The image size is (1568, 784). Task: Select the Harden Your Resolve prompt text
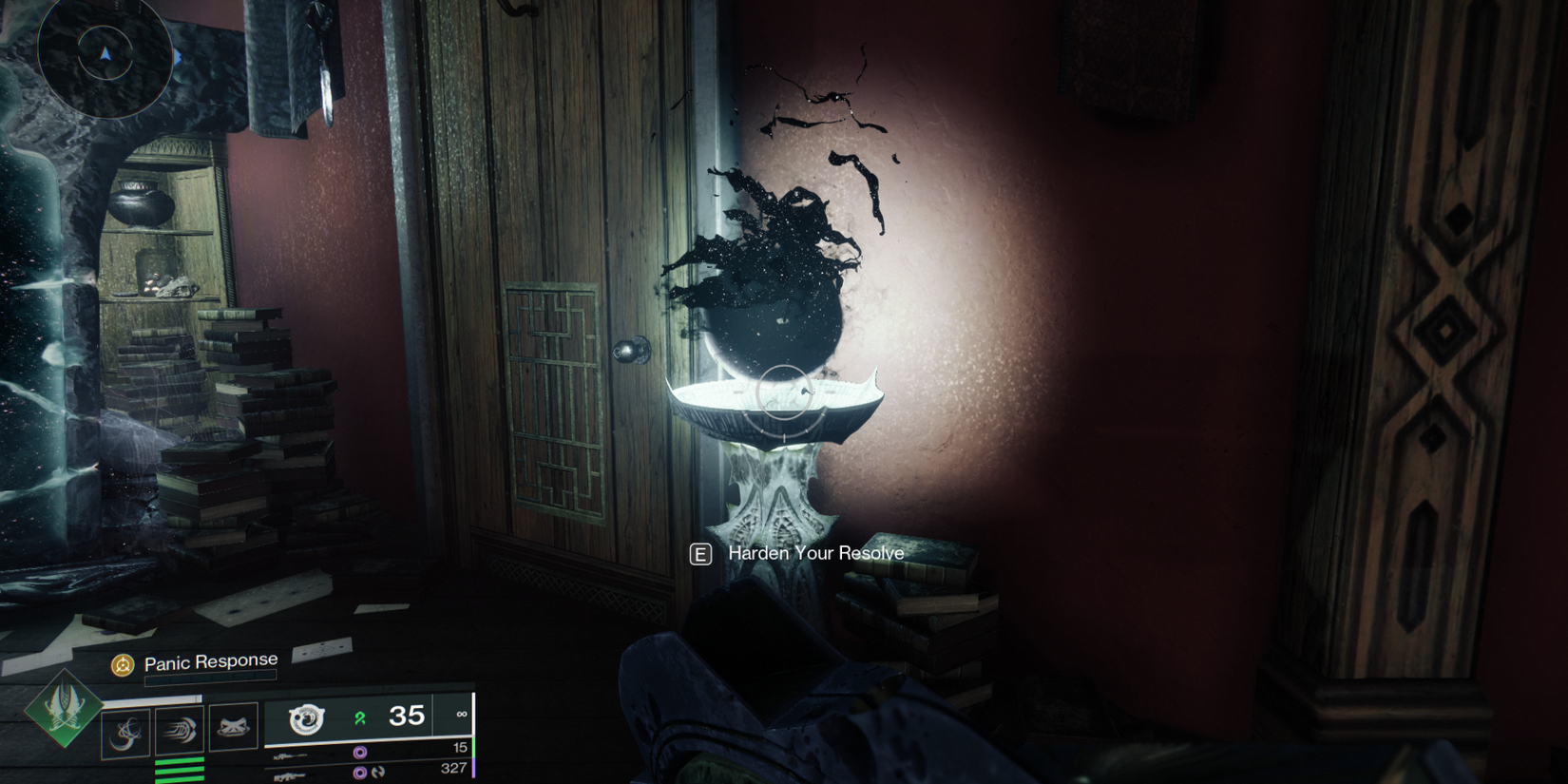[813, 553]
